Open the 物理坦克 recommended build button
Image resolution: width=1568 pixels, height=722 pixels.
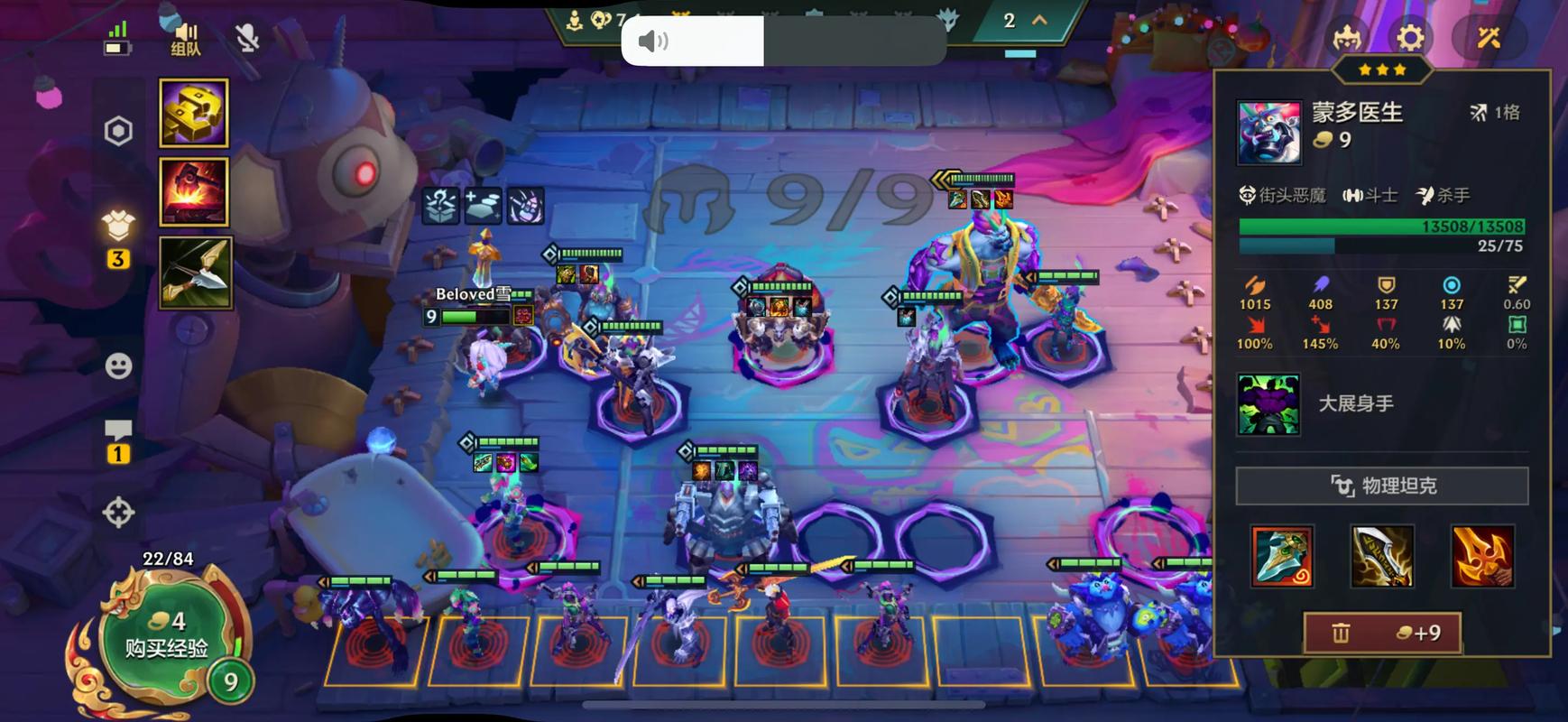pyautogui.click(x=1382, y=486)
